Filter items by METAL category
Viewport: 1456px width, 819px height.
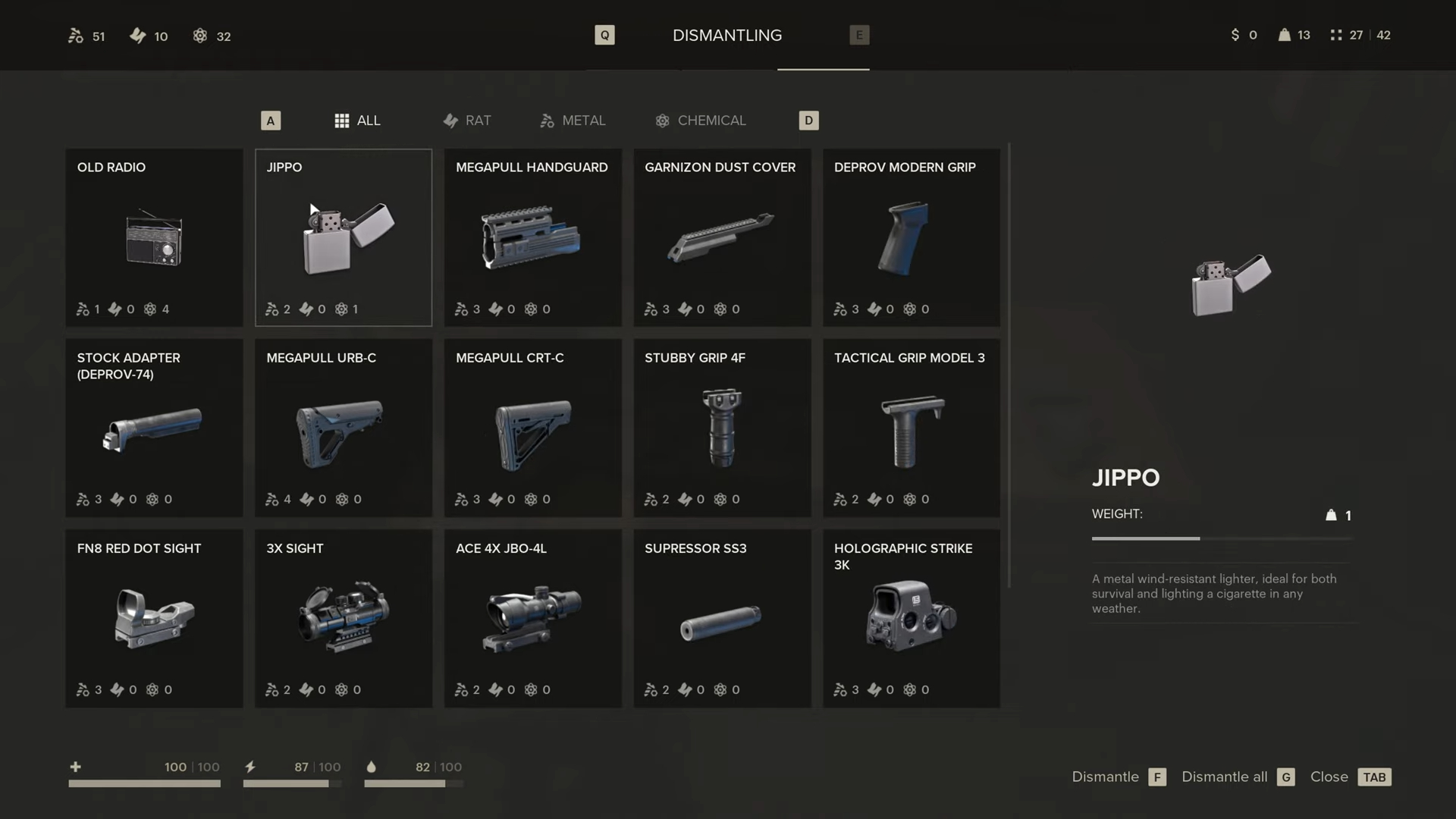[573, 121]
